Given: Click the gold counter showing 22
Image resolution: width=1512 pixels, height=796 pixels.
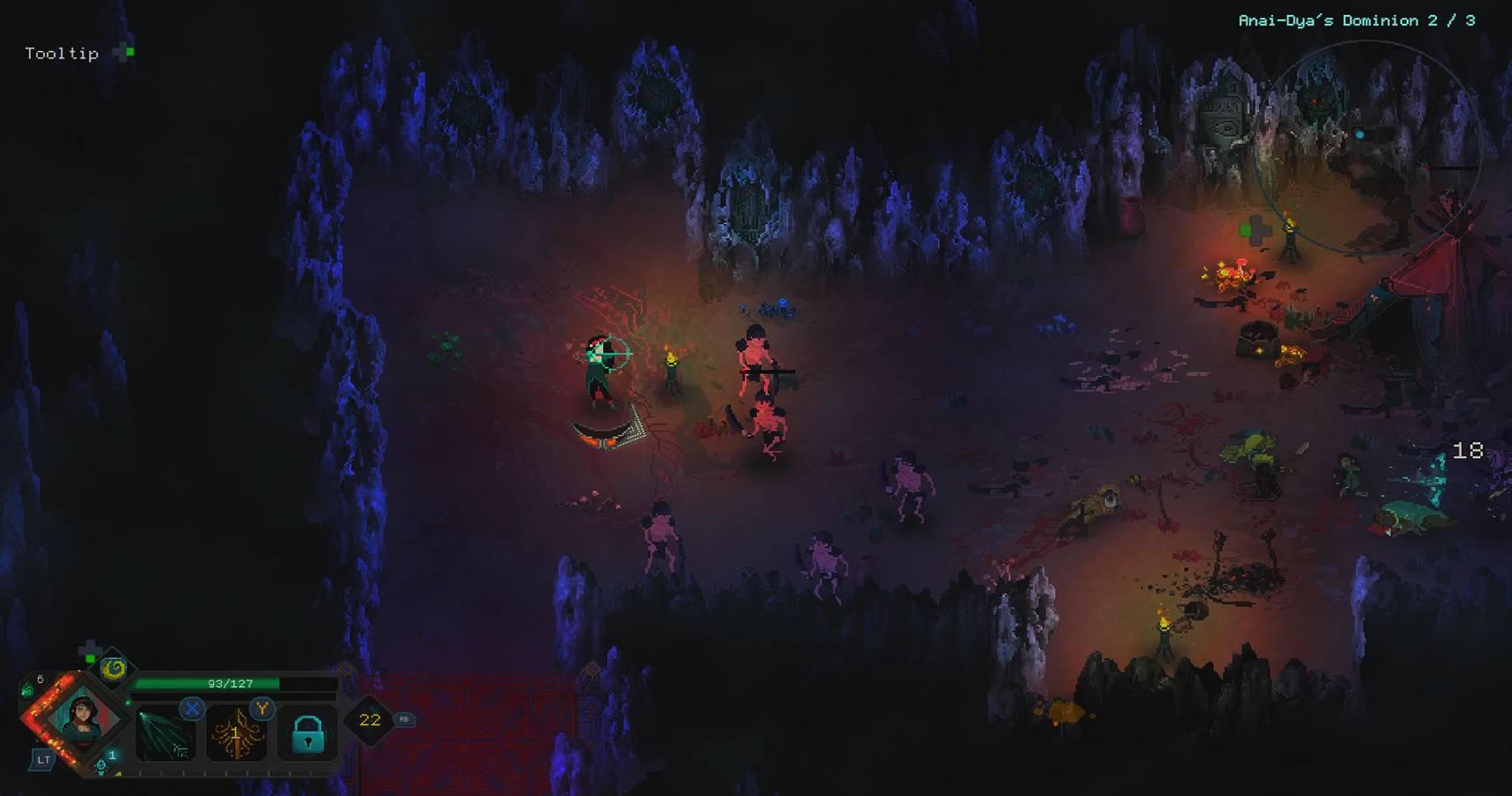Looking at the screenshot, I should click(370, 720).
